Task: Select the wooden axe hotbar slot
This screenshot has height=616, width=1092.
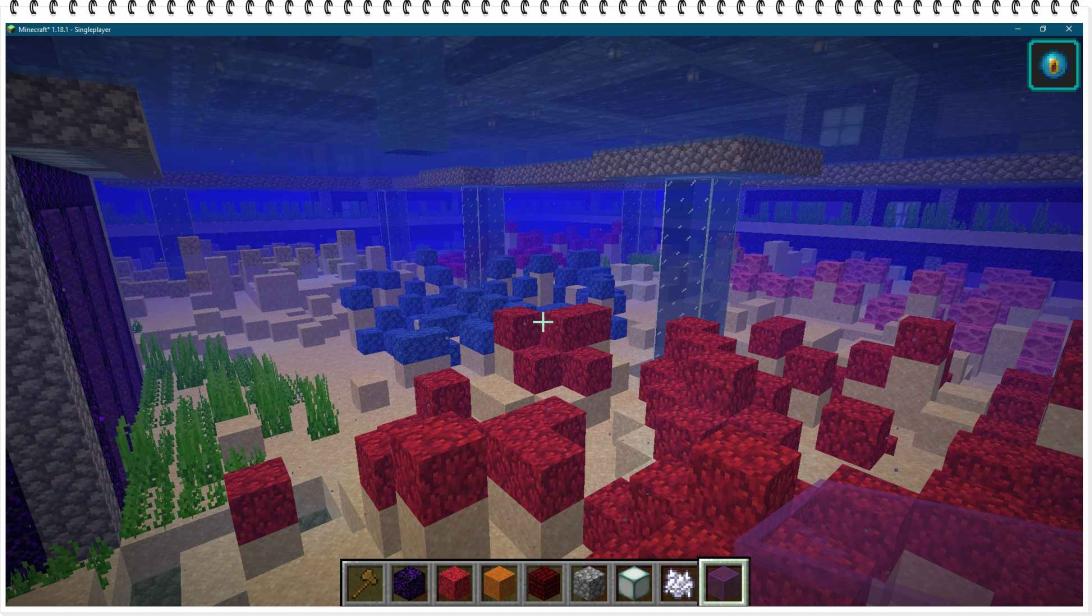Action: [x=364, y=582]
